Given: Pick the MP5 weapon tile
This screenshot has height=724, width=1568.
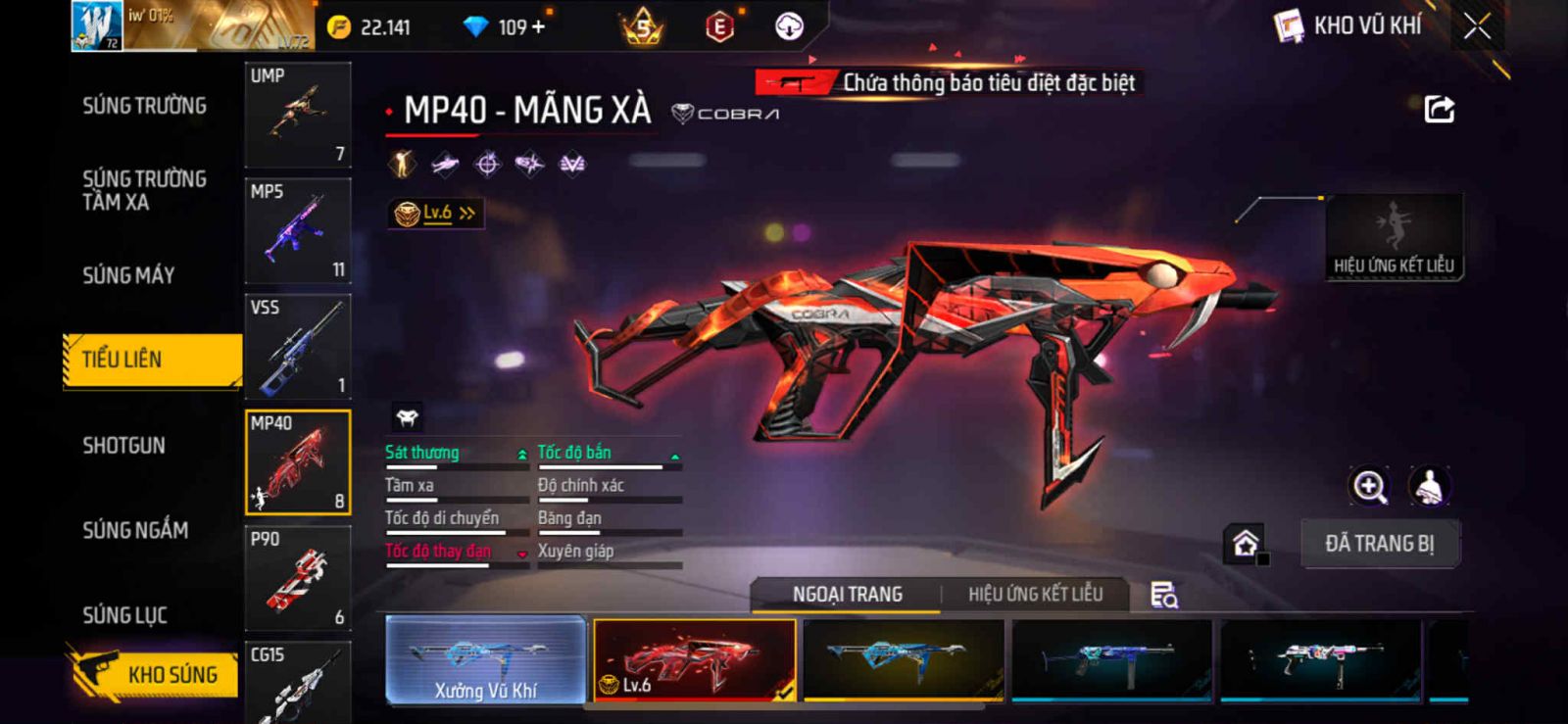Looking at the screenshot, I should [x=298, y=231].
